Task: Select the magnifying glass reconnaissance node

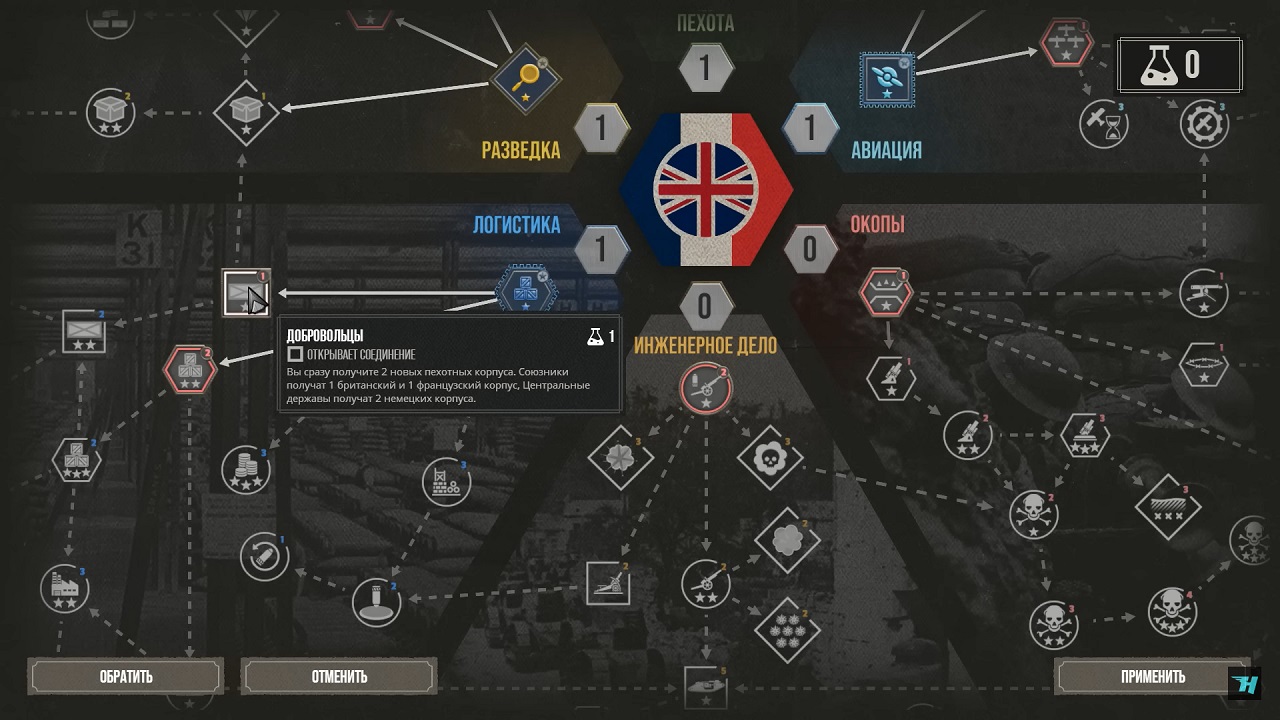Action: 524,79
